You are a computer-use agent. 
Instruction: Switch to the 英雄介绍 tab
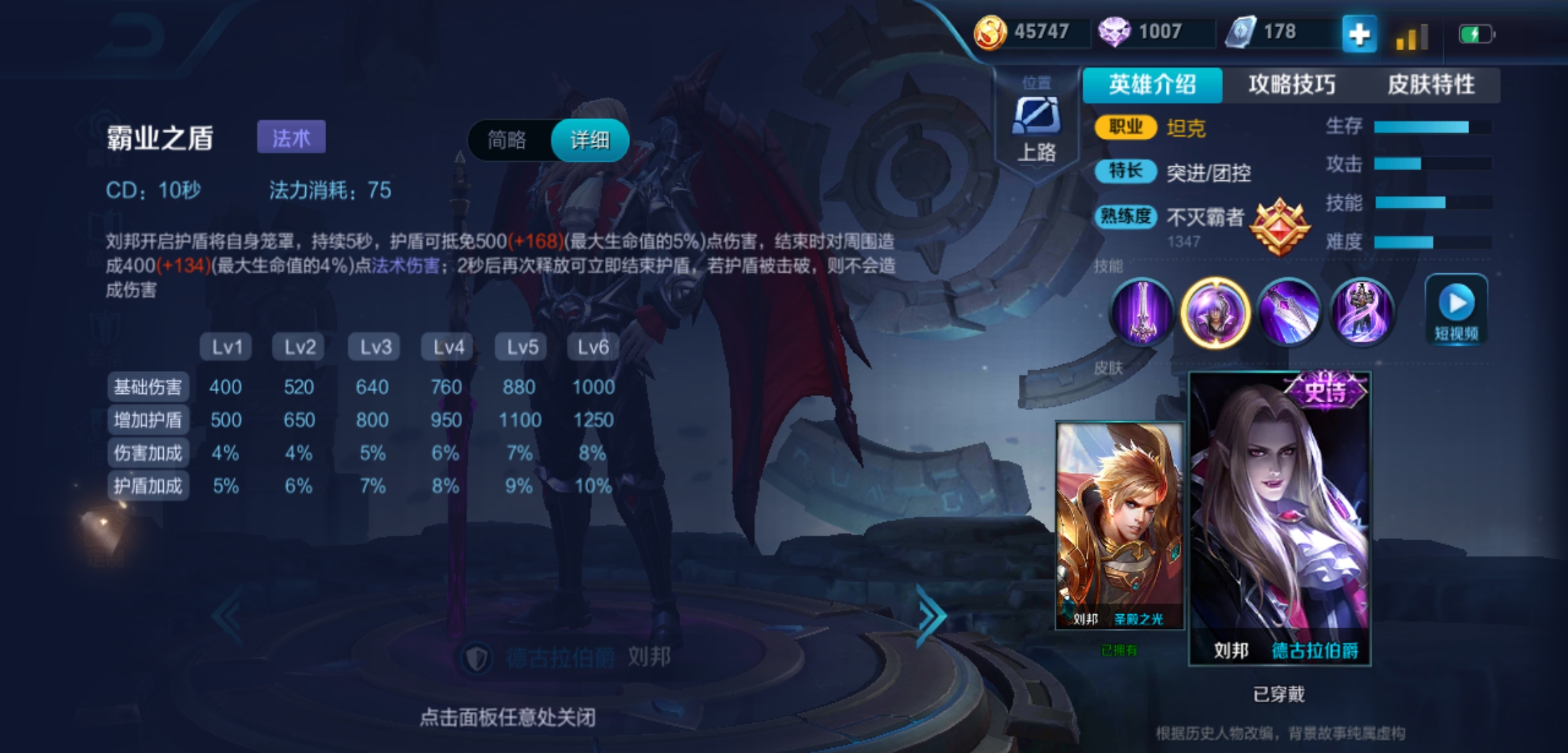click(1152, 85)
